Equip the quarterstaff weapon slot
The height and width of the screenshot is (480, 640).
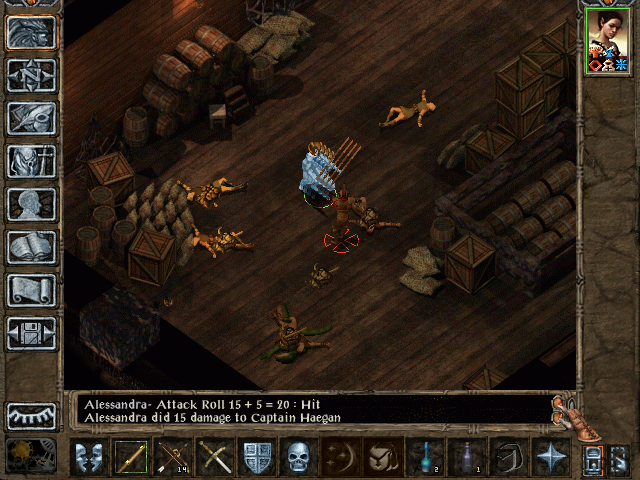(130, 457)
